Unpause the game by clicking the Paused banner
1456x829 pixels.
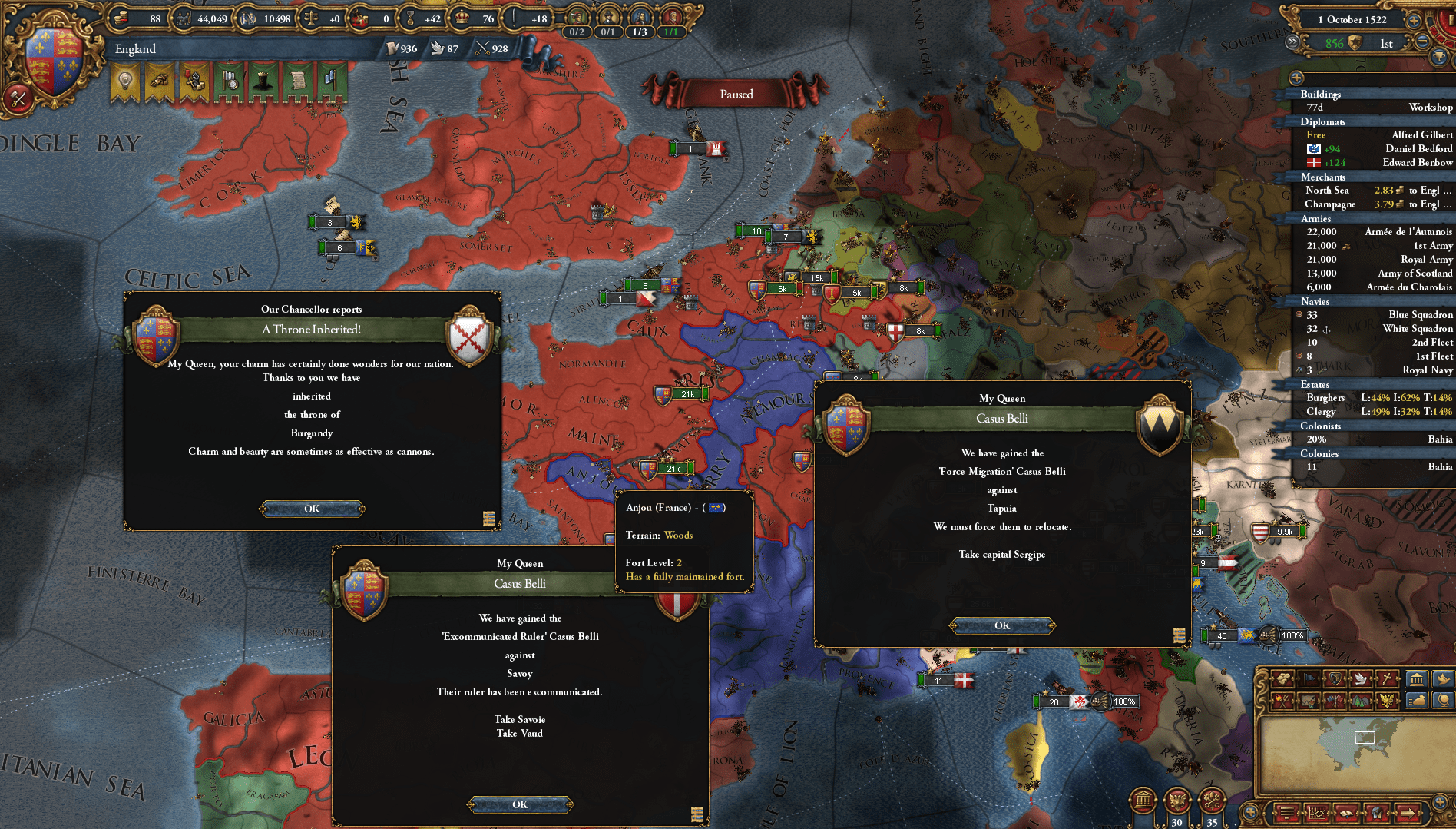click(x=736, y=93)
